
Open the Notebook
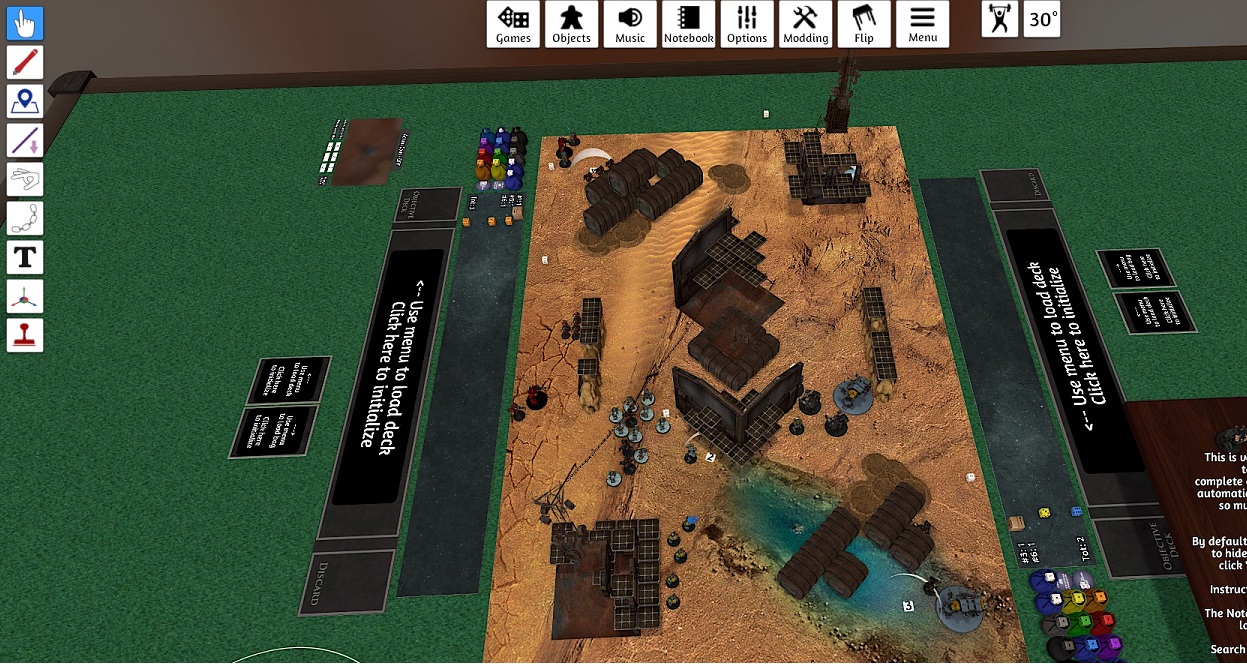tap(689, 24)
